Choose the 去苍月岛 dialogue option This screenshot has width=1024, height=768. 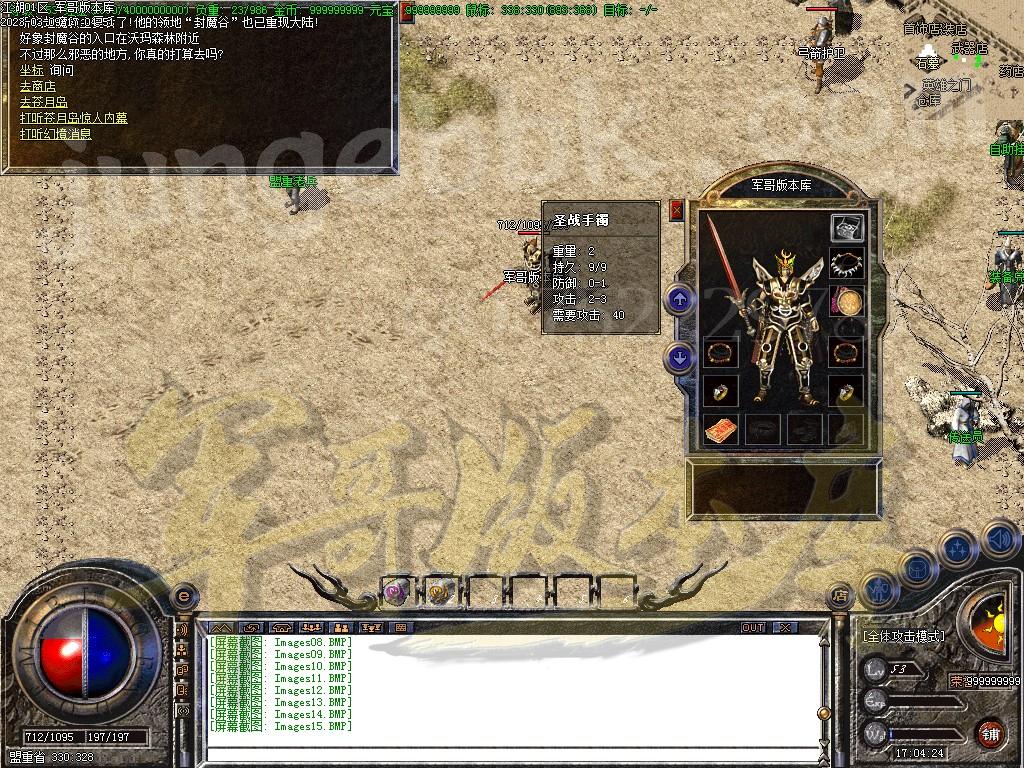(43, 102)
